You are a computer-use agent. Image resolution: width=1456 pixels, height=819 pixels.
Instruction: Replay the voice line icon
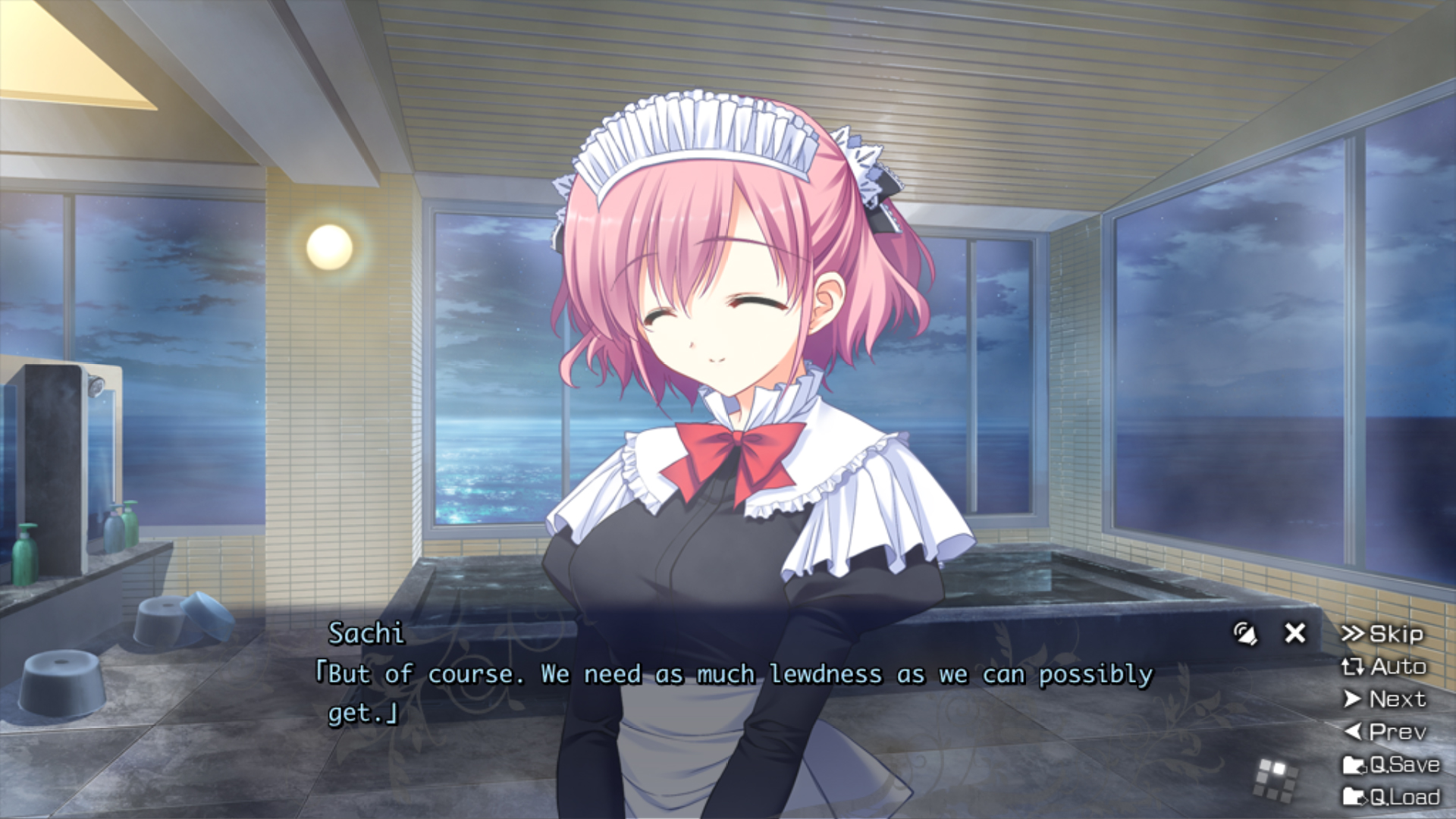click(1245, 633)
